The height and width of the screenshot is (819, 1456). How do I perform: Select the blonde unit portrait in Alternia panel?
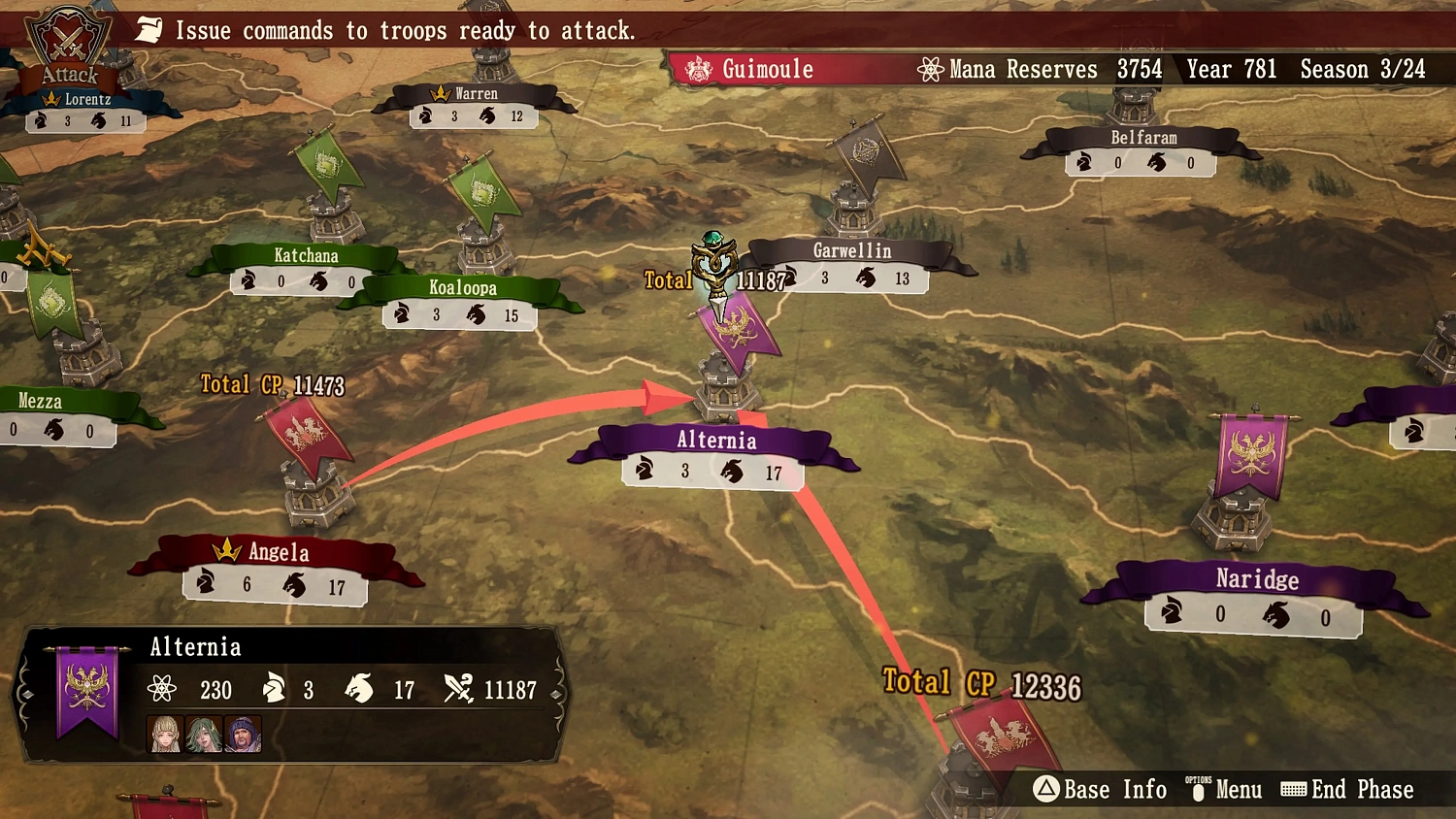(x=164, y=735)
